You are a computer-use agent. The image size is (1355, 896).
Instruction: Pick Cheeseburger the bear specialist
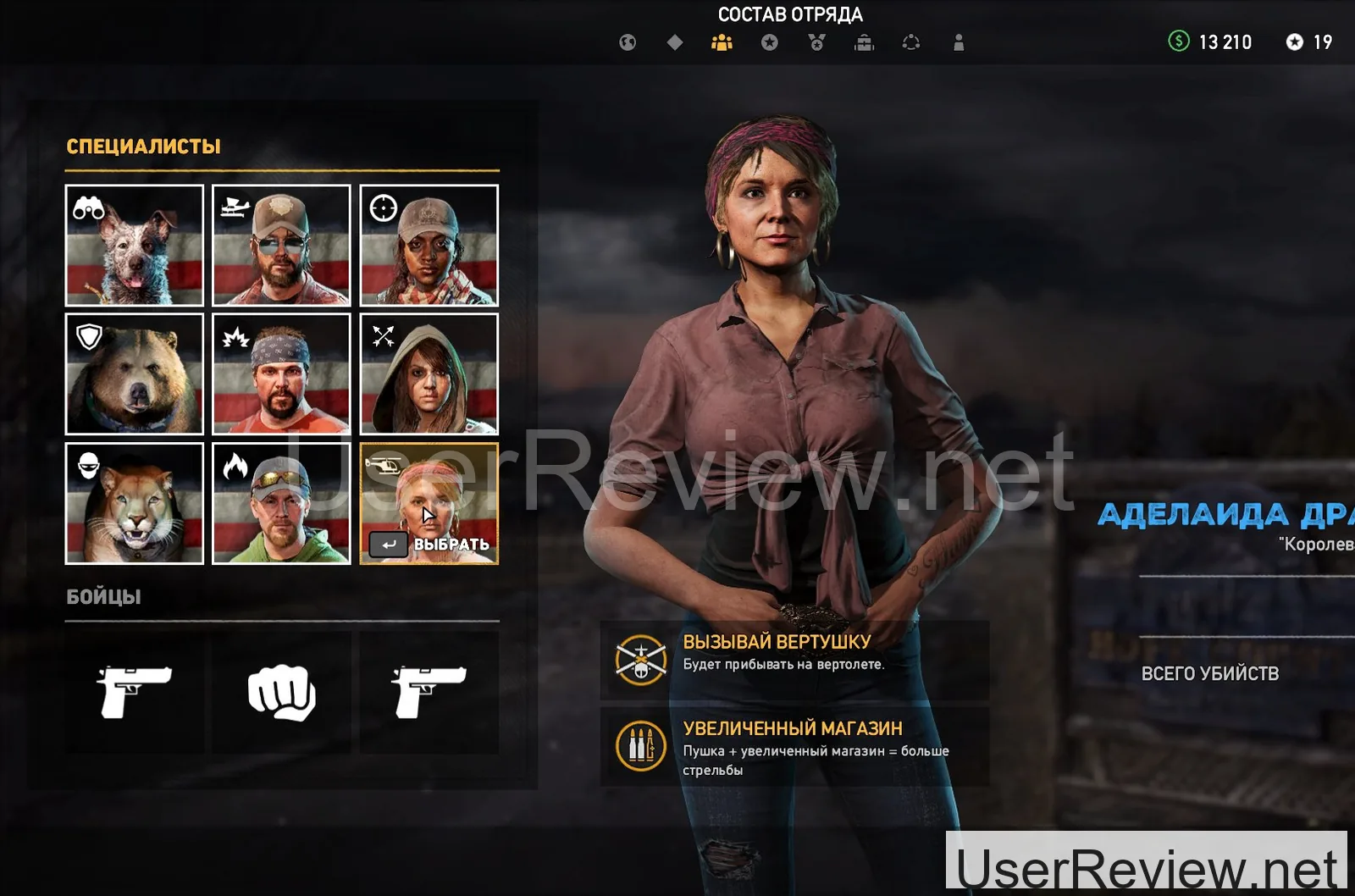click(x=135, y=373)
